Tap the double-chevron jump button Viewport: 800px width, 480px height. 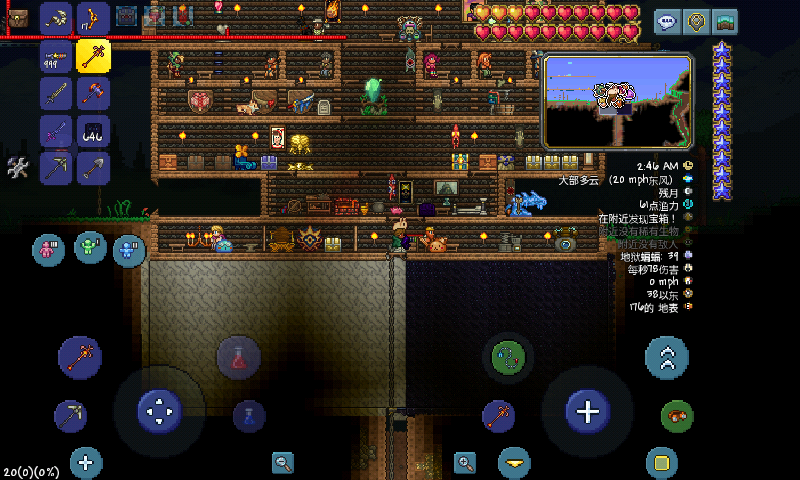click(667, 357)
